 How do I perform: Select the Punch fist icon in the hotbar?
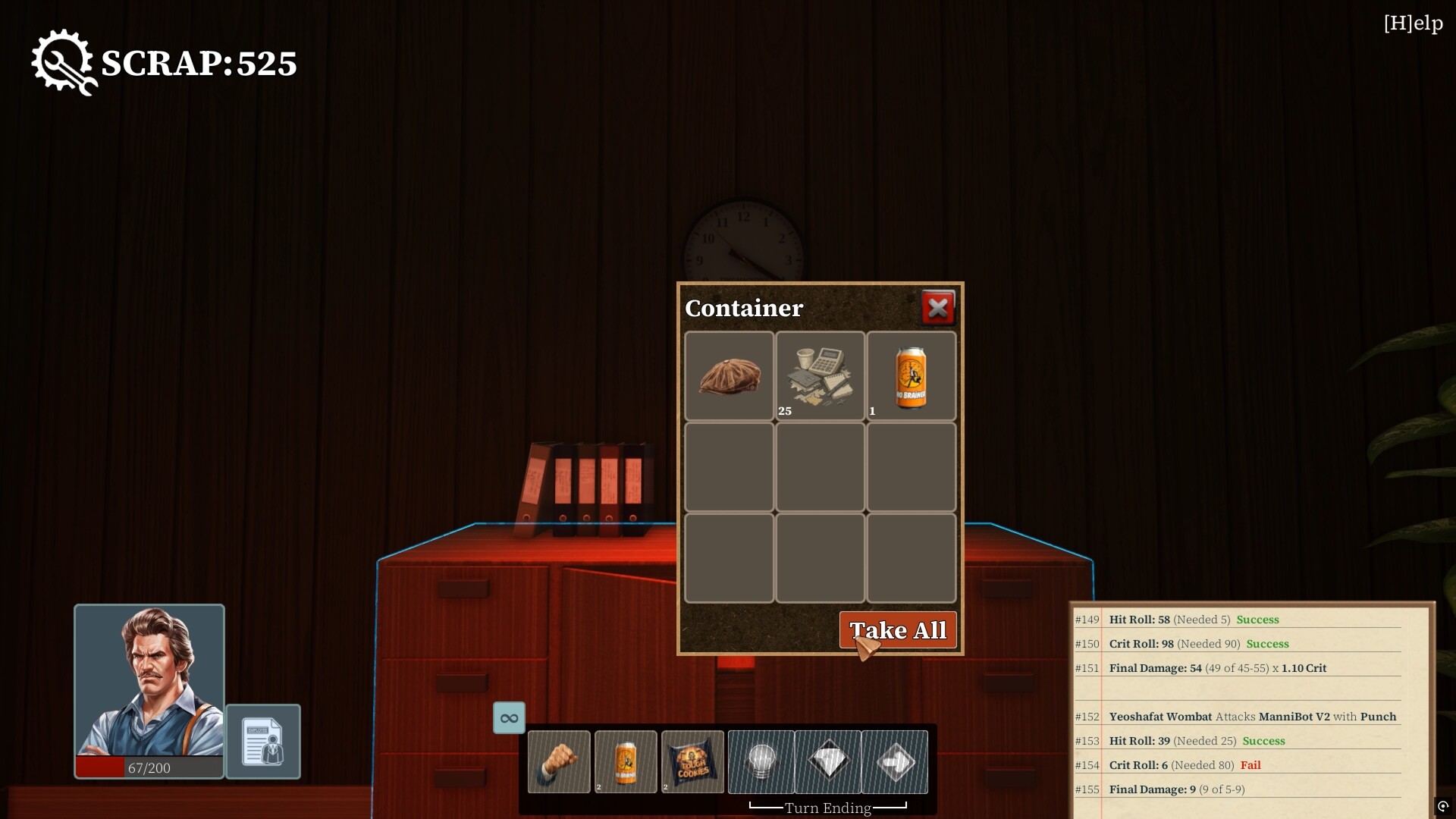(x=560, y=761)
